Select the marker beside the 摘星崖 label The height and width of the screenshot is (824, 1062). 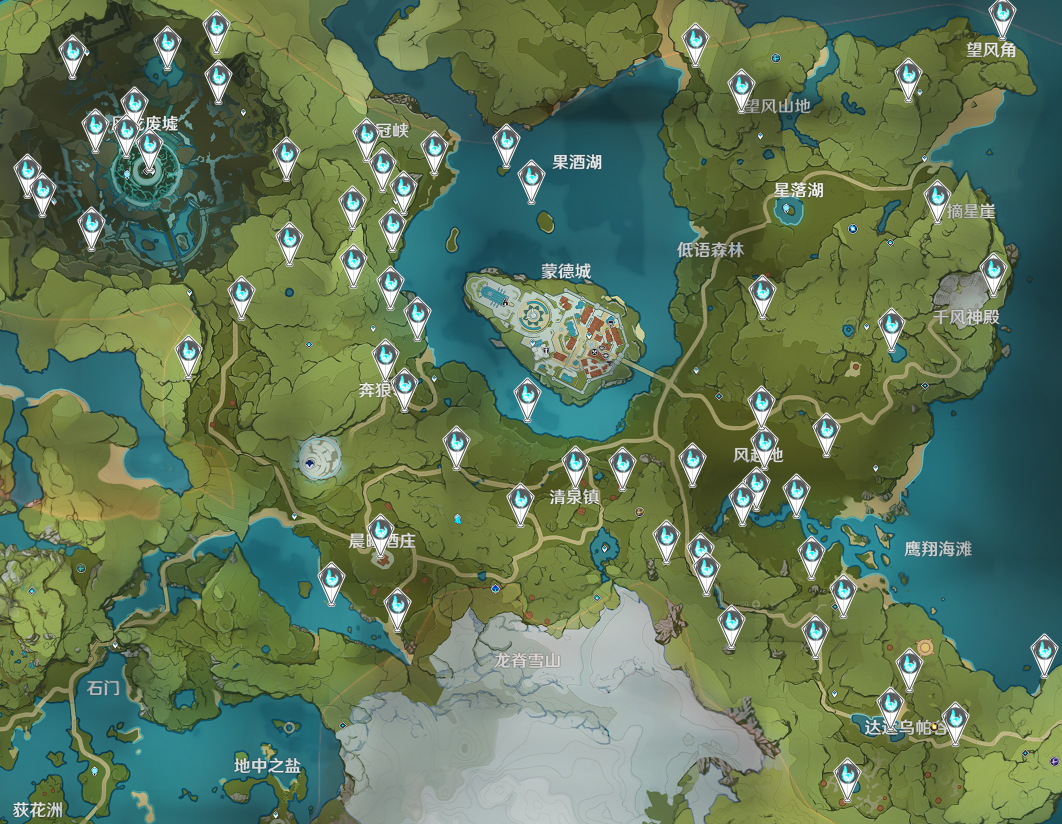937,198
